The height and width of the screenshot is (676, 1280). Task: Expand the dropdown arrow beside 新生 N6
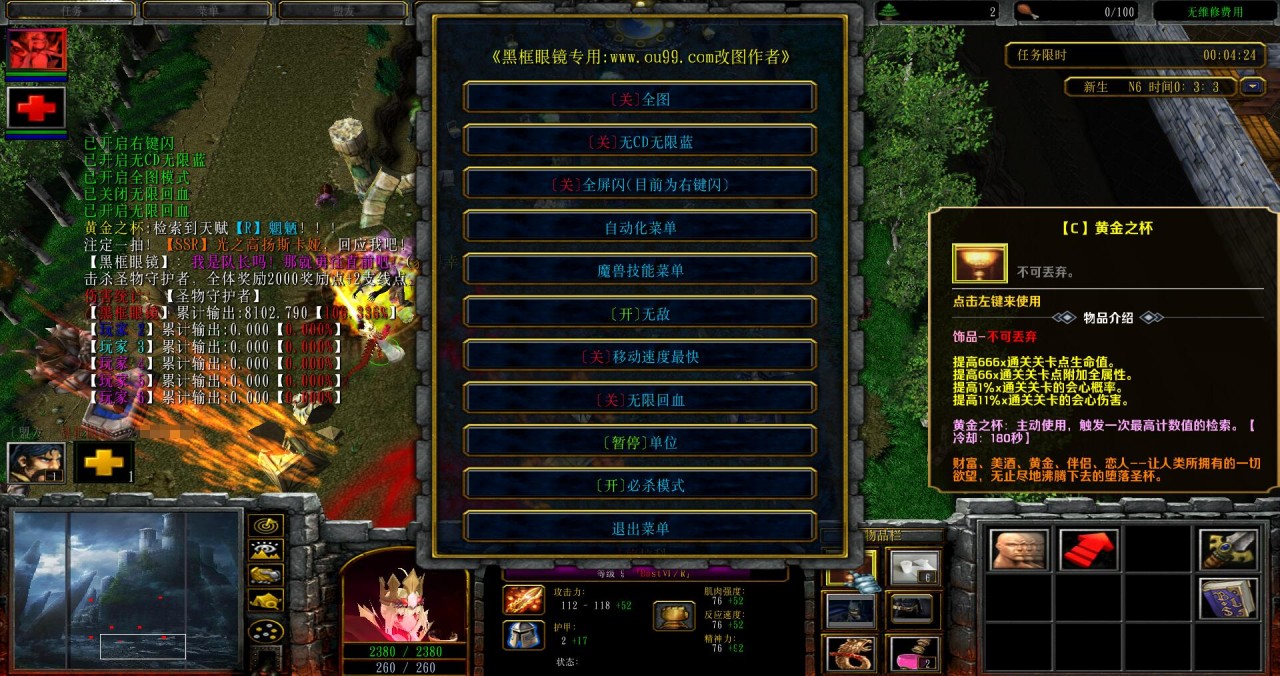coord(1253,87)
